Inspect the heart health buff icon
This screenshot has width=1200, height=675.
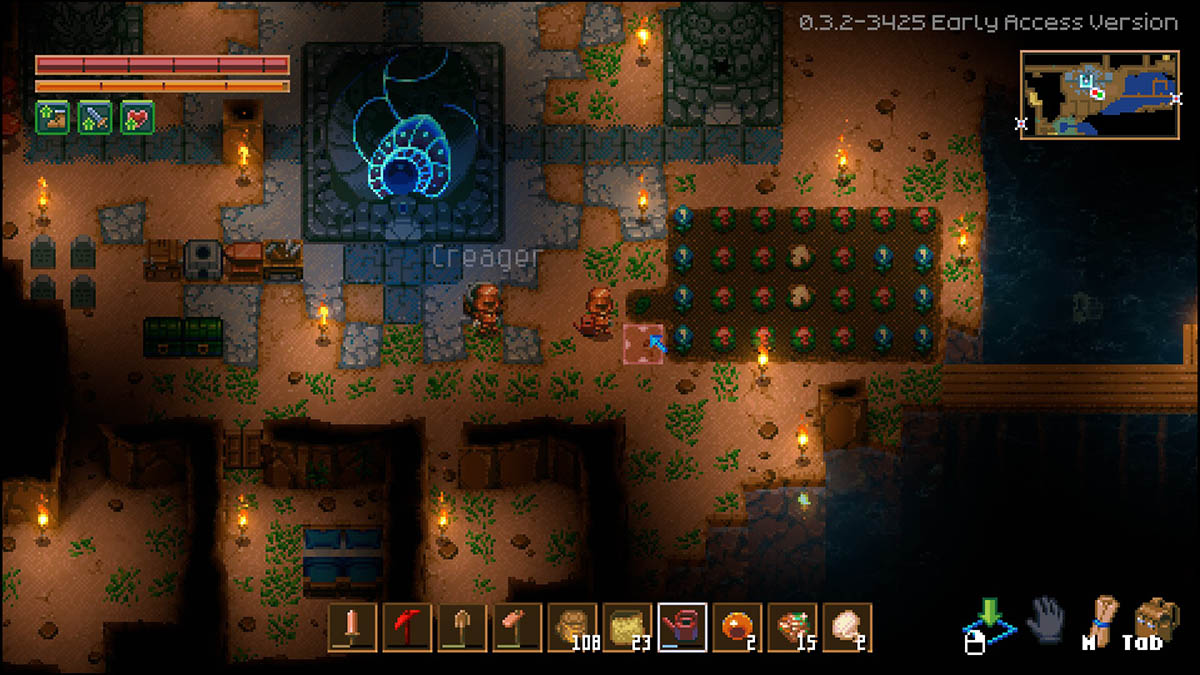pos(137,117)
